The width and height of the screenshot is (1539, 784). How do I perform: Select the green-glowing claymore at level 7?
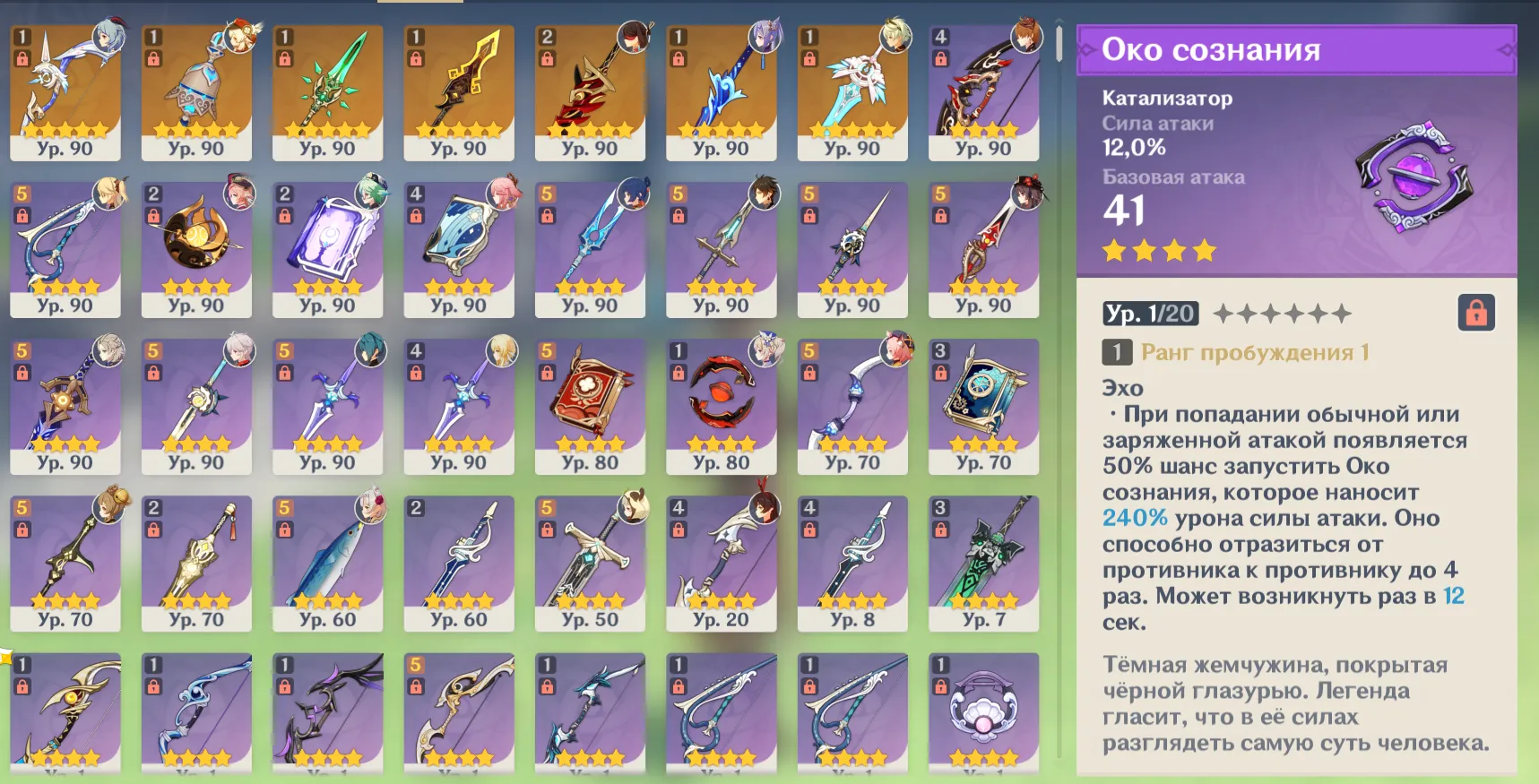(983, 560)
